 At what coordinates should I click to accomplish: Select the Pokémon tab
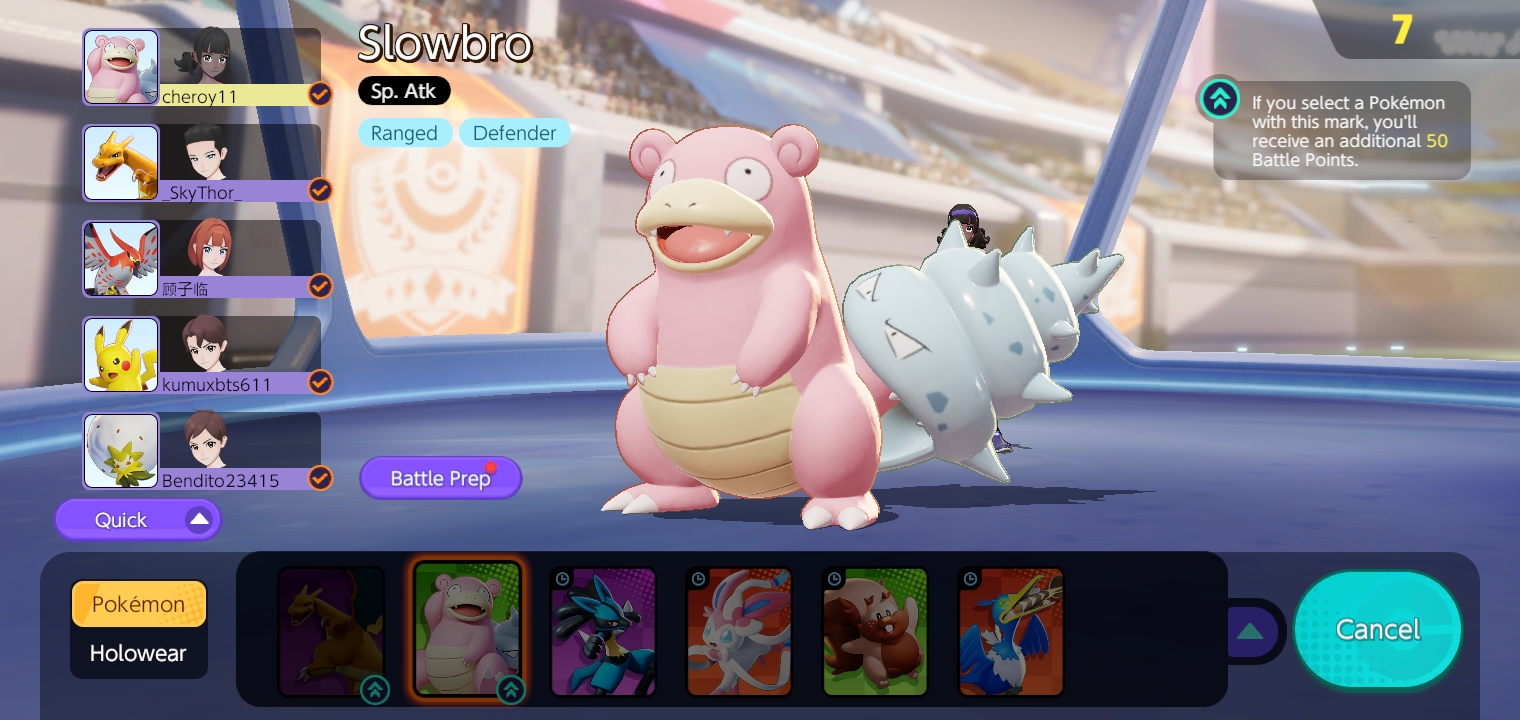[138, 604]
